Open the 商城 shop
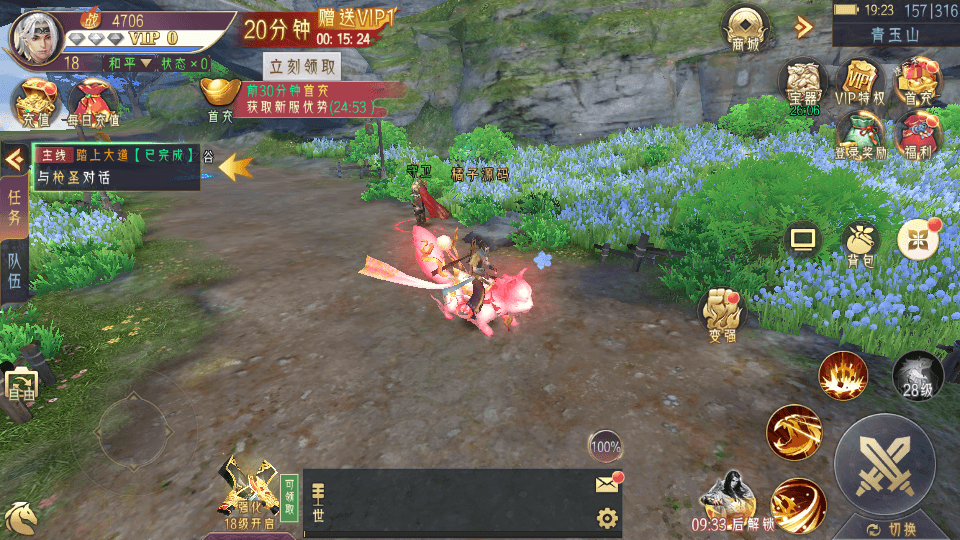 click(x=745, y=28)
